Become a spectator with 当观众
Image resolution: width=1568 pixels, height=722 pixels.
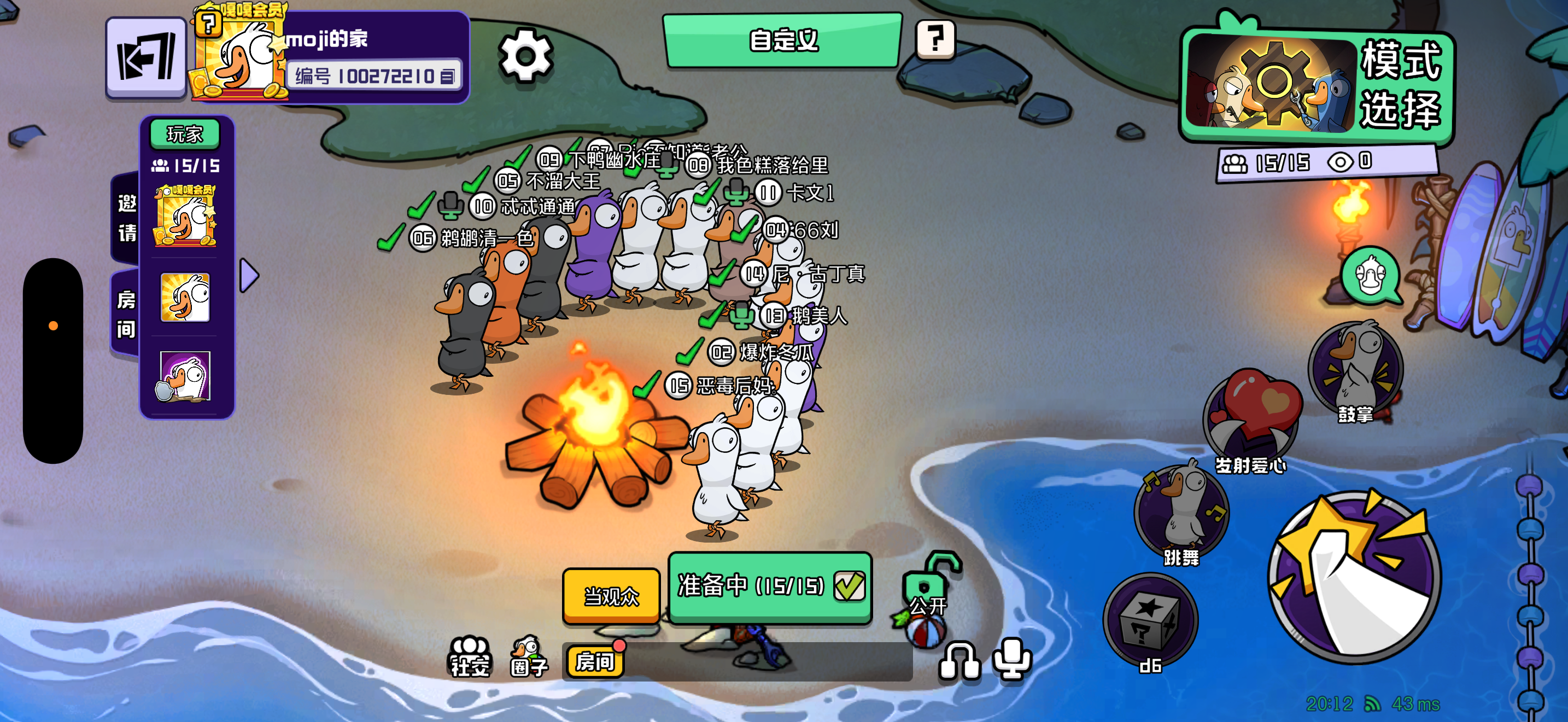[611, 595]
